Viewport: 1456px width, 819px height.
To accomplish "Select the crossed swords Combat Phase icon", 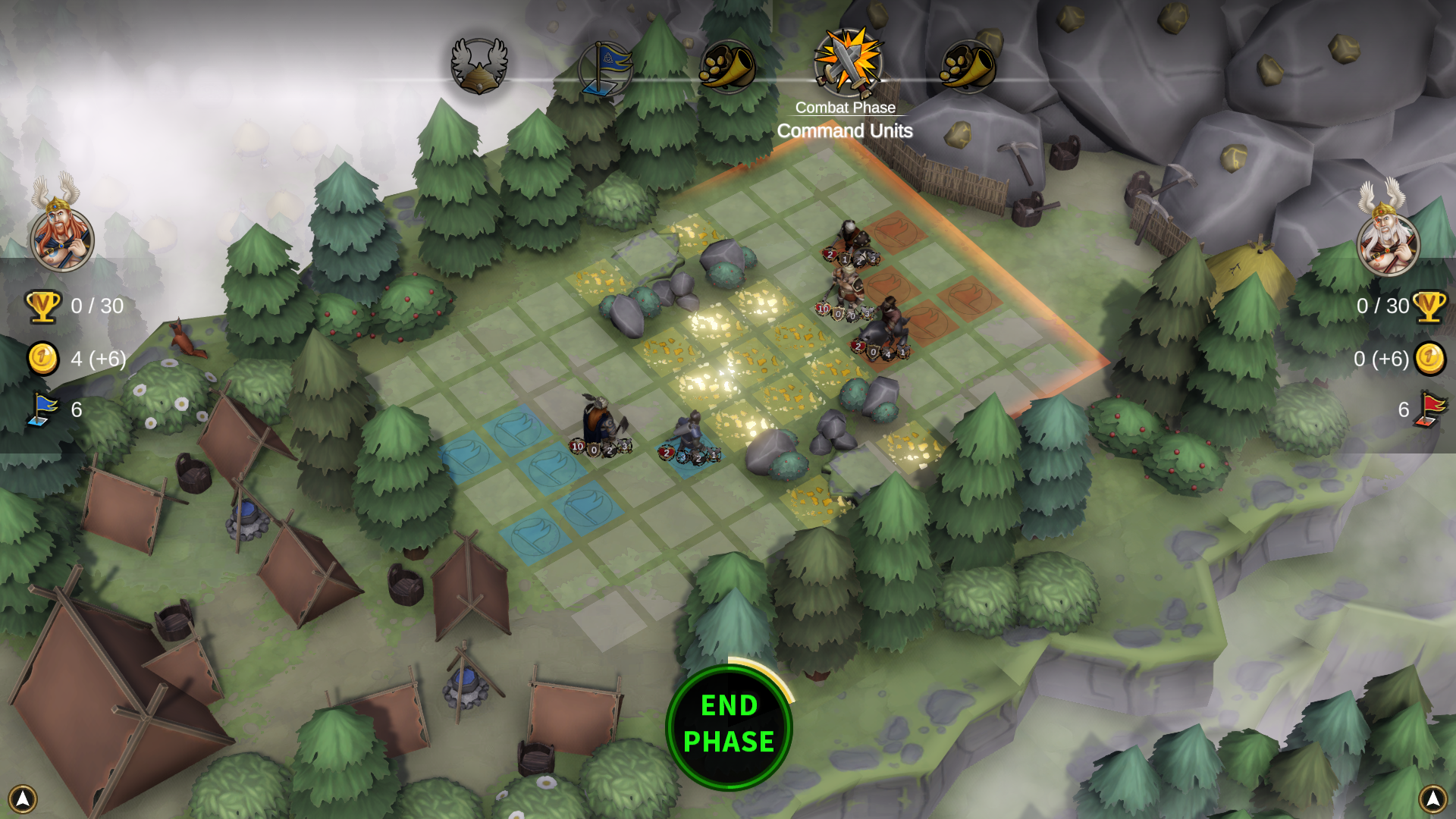I will (848, 64).
